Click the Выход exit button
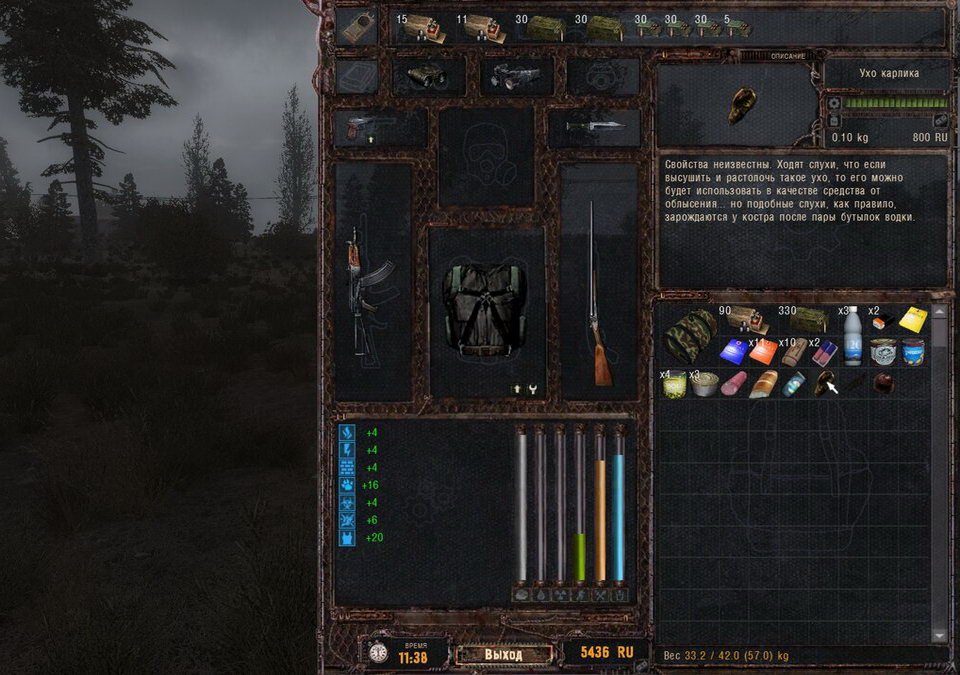Image resolution: width=960 pixels, height=675 pixels. (x=503, y=654)
